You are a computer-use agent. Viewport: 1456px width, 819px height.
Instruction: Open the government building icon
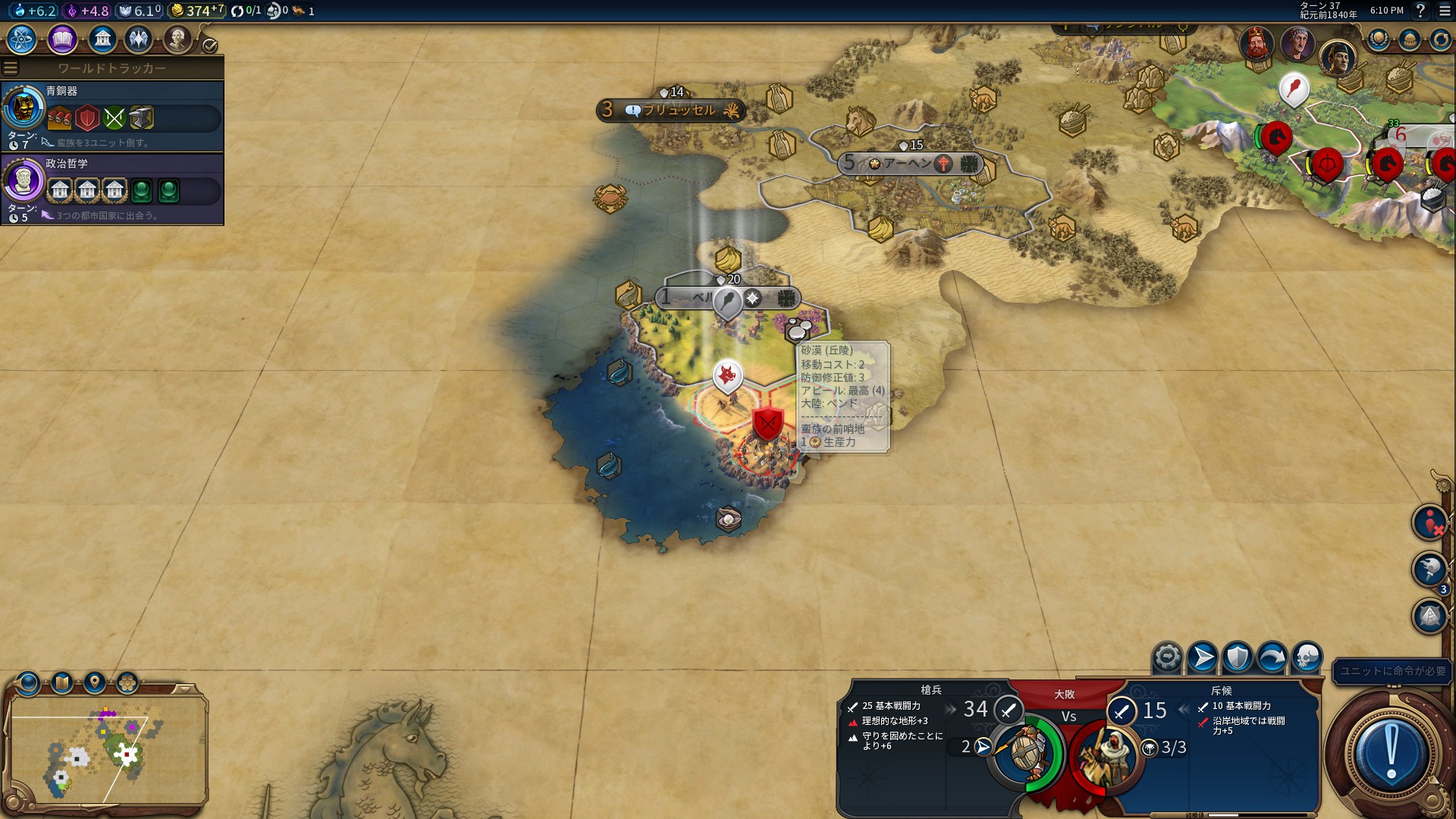102,39
